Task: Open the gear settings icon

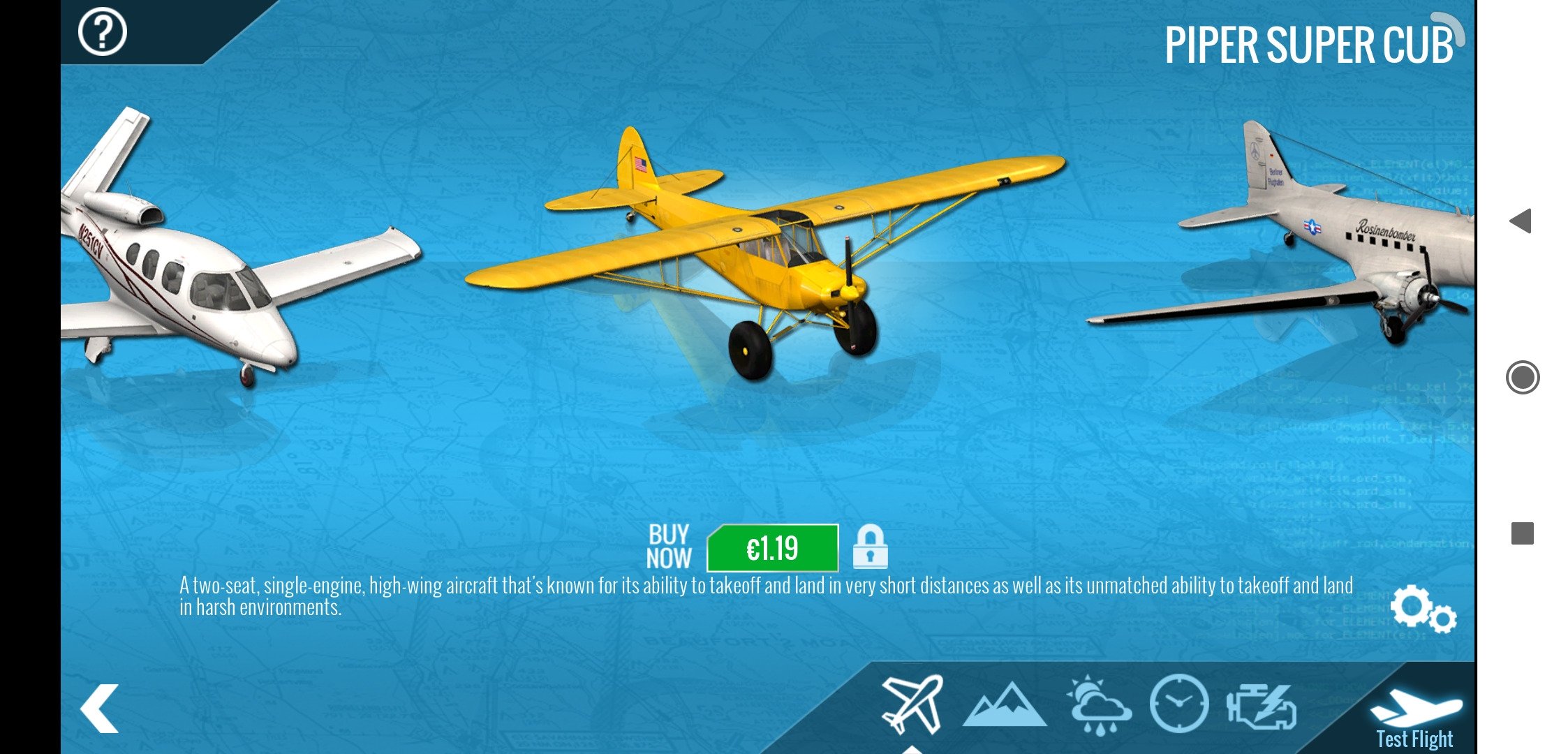Action: 1423,609
